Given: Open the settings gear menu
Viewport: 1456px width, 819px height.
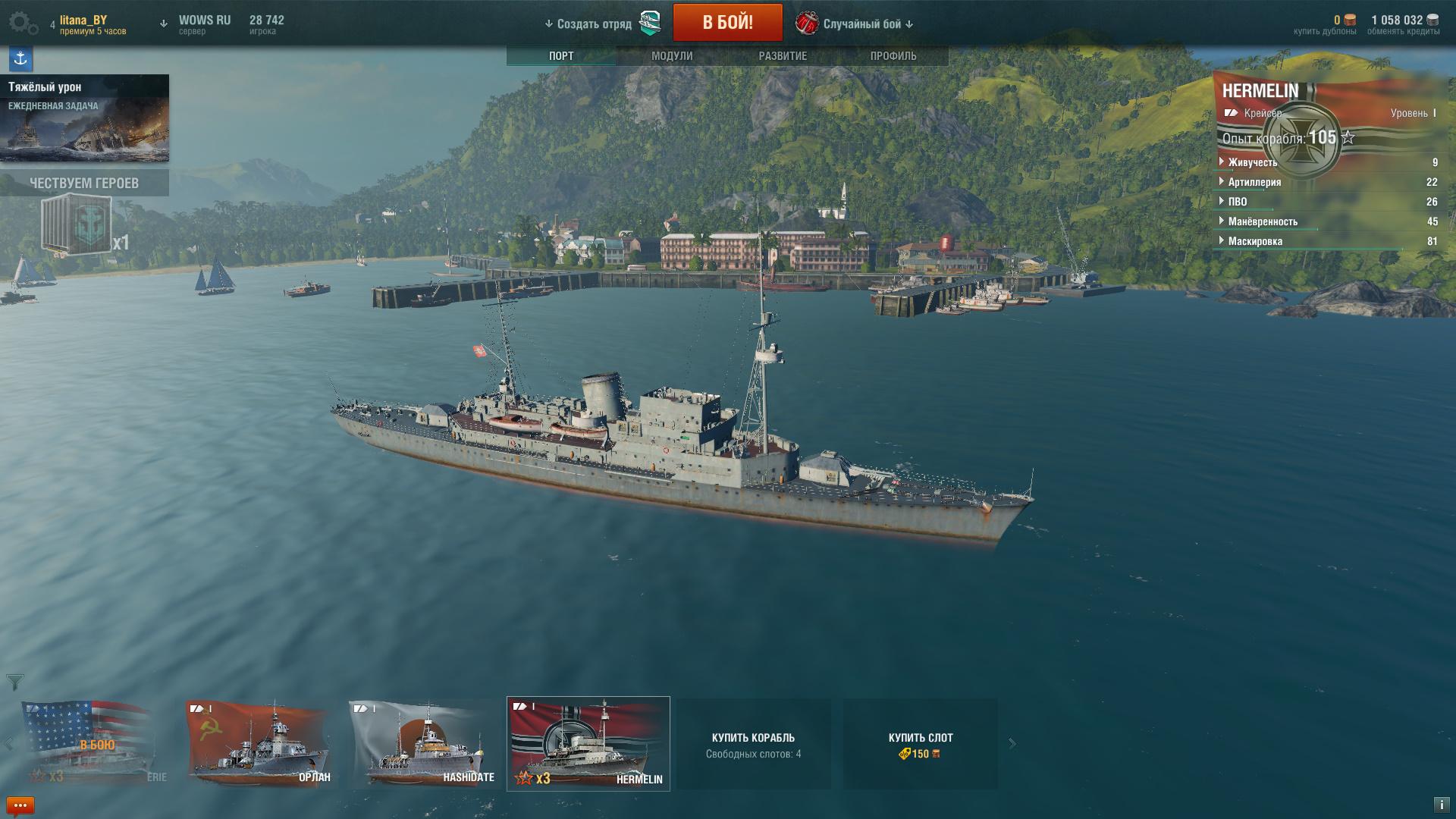Looking at the screenshot, I should (x=23, y=24).
